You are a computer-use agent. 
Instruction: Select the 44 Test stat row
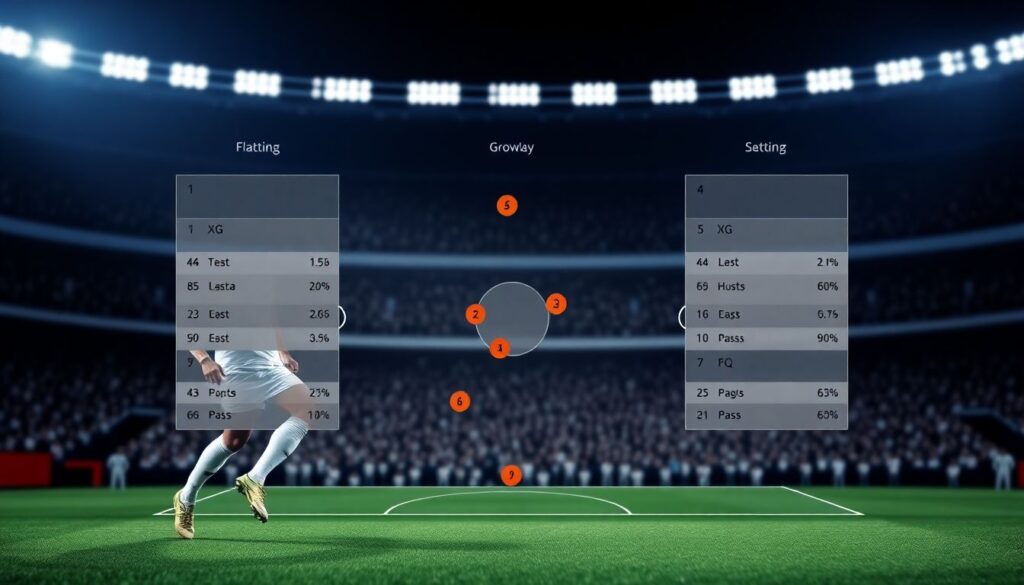[x=257, y=262]
